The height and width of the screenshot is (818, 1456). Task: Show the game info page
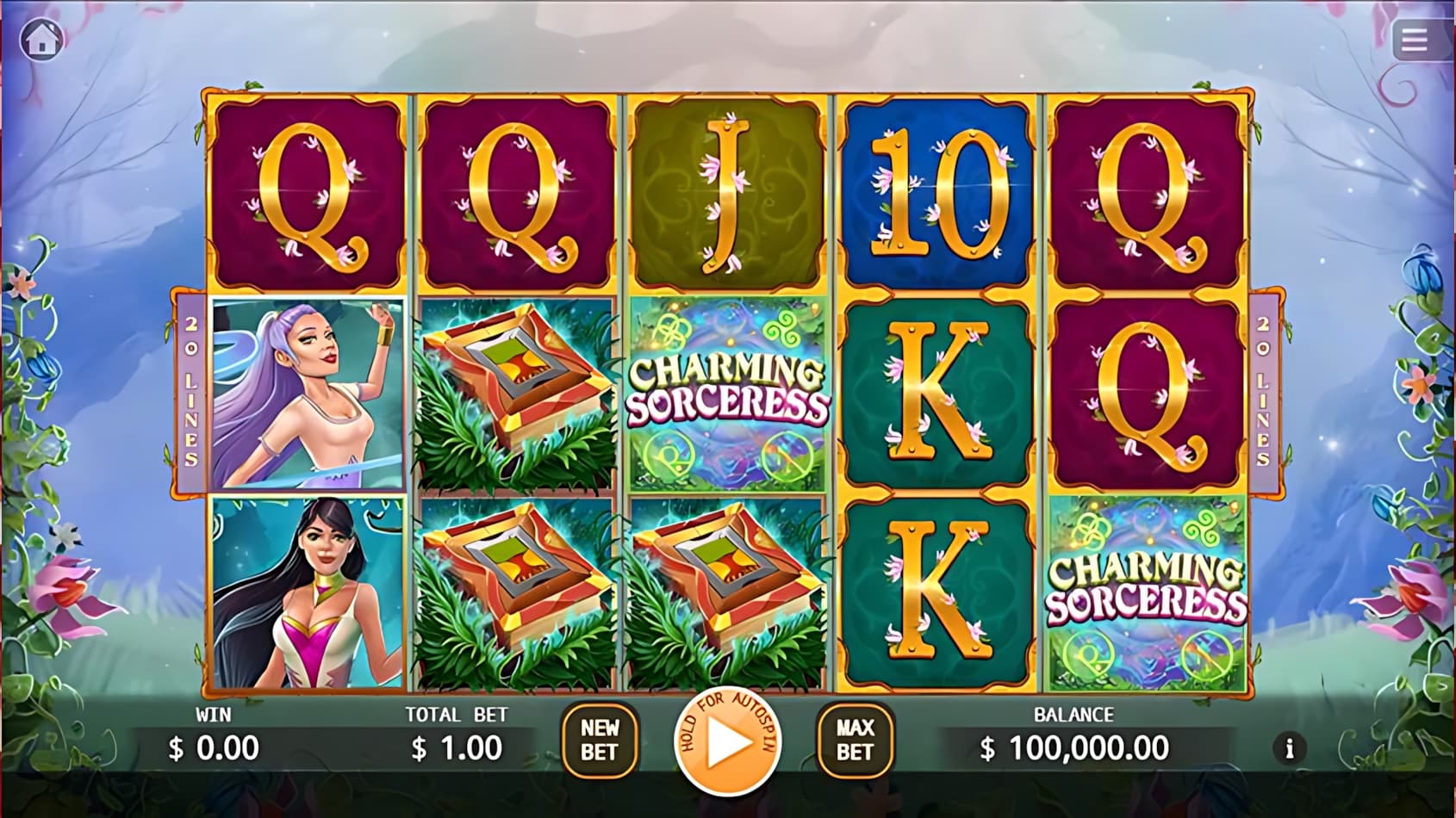(x=1289, y=749)
